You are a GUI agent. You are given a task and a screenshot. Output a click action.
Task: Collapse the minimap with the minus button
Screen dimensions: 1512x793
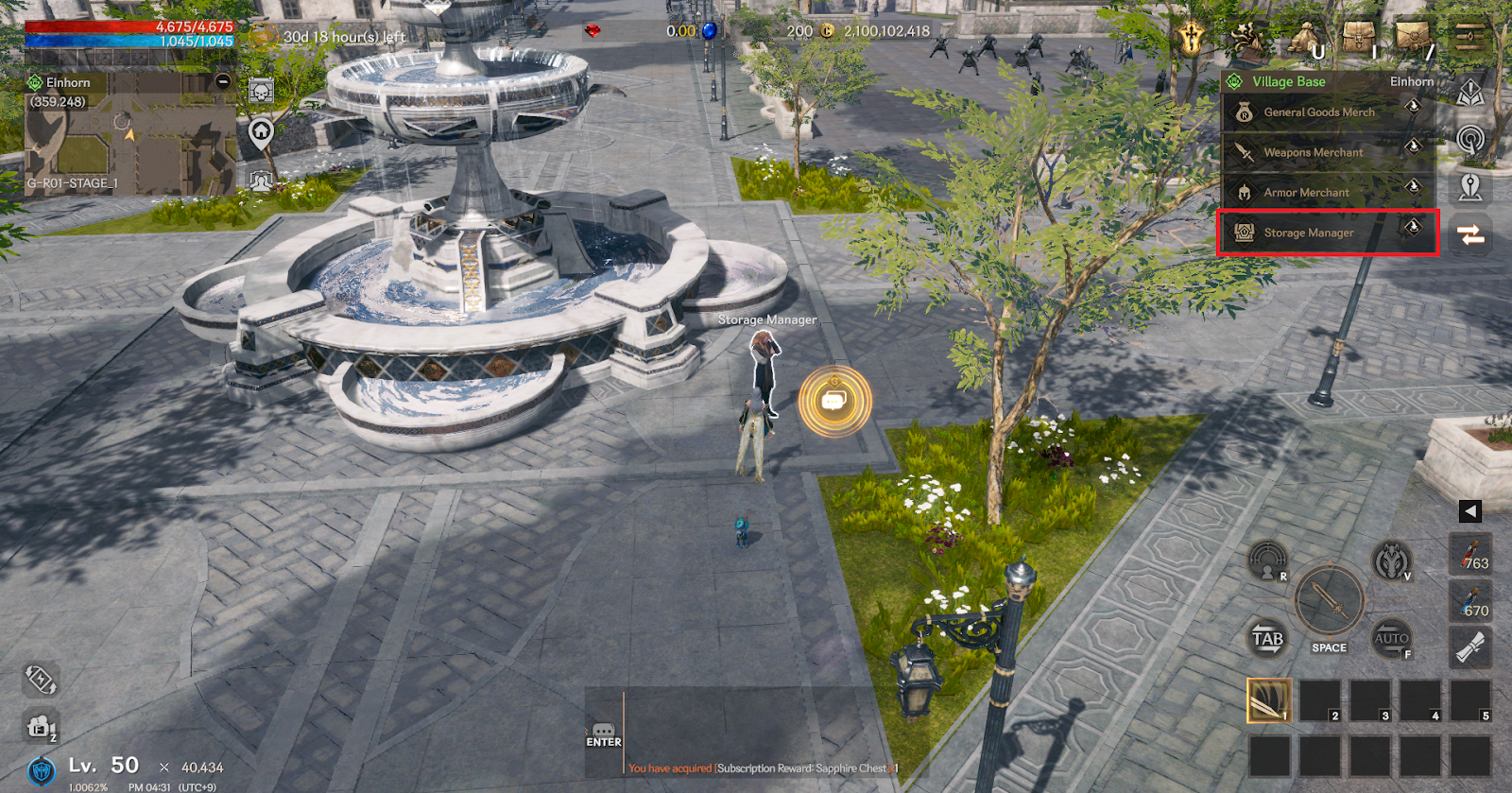(223, 81)
